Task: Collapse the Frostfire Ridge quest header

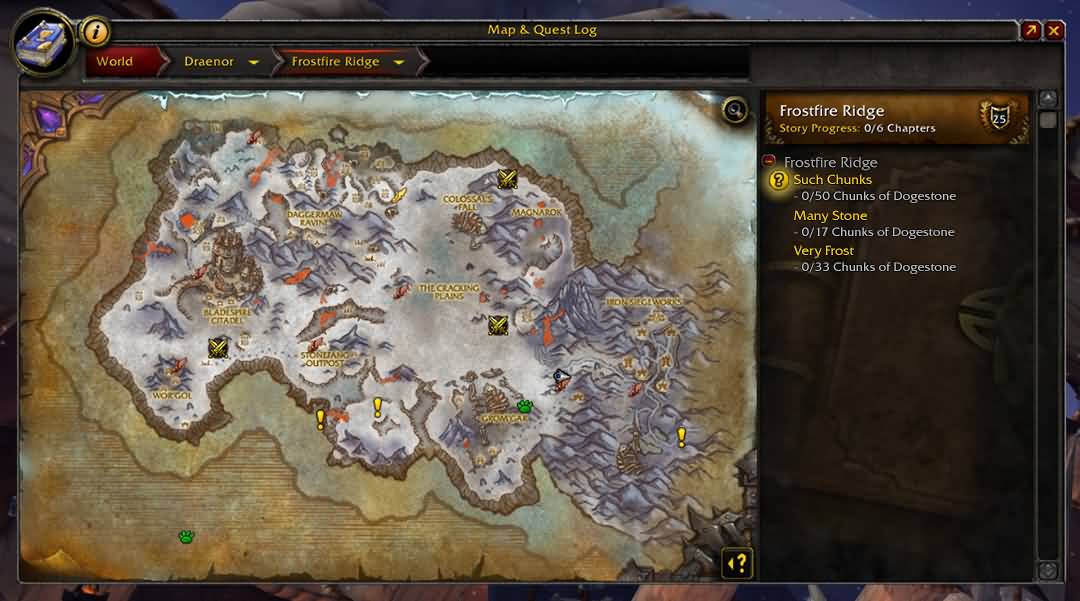Action: [x=769, y=161]
